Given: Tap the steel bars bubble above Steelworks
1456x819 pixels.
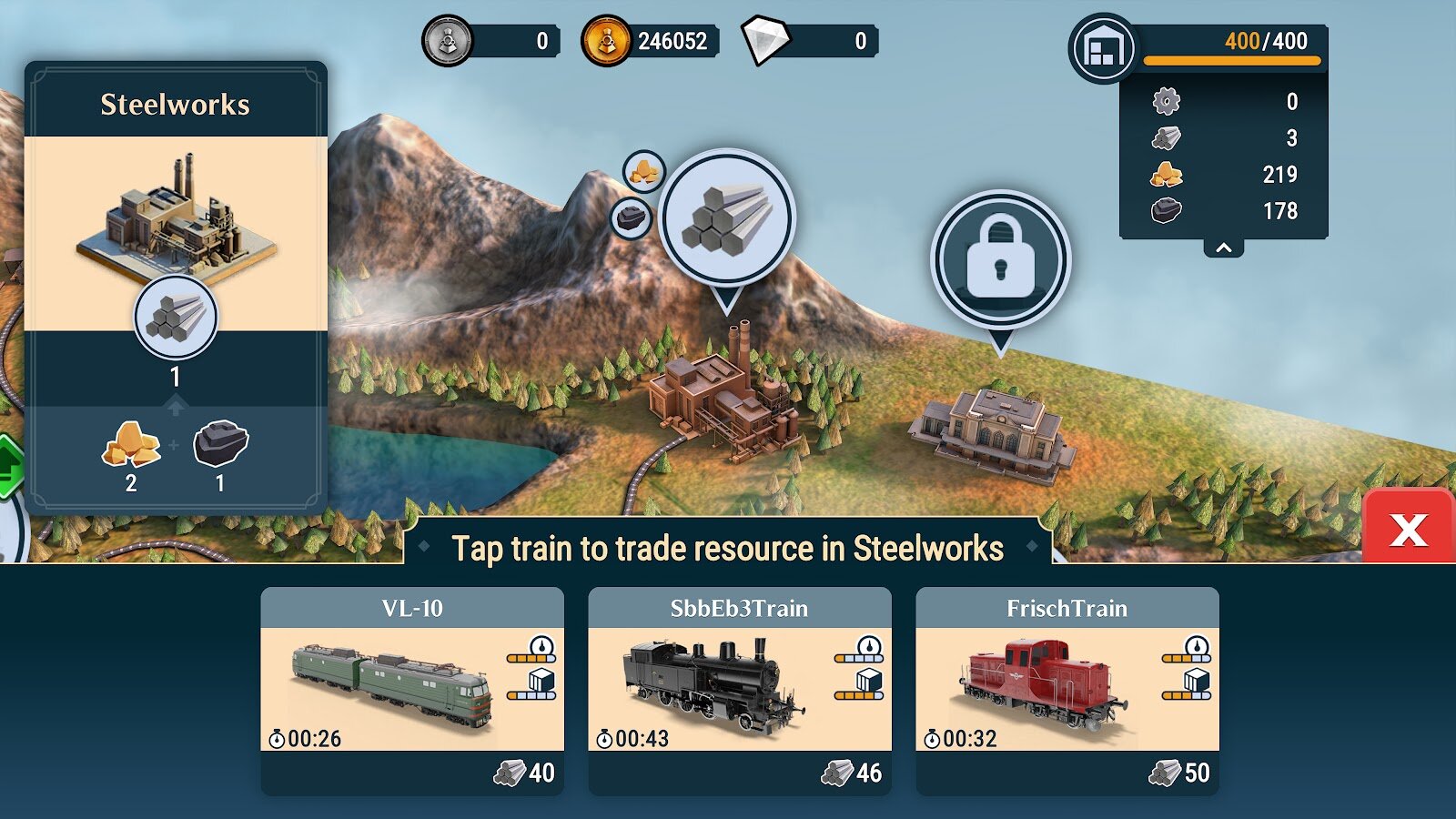Looking at the screenshot, I should tap(727, 219).
